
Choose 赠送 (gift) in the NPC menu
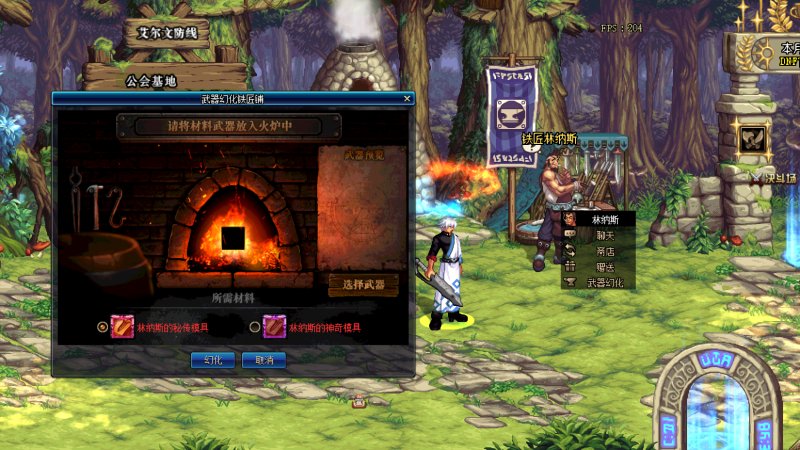tap(600, 267)
